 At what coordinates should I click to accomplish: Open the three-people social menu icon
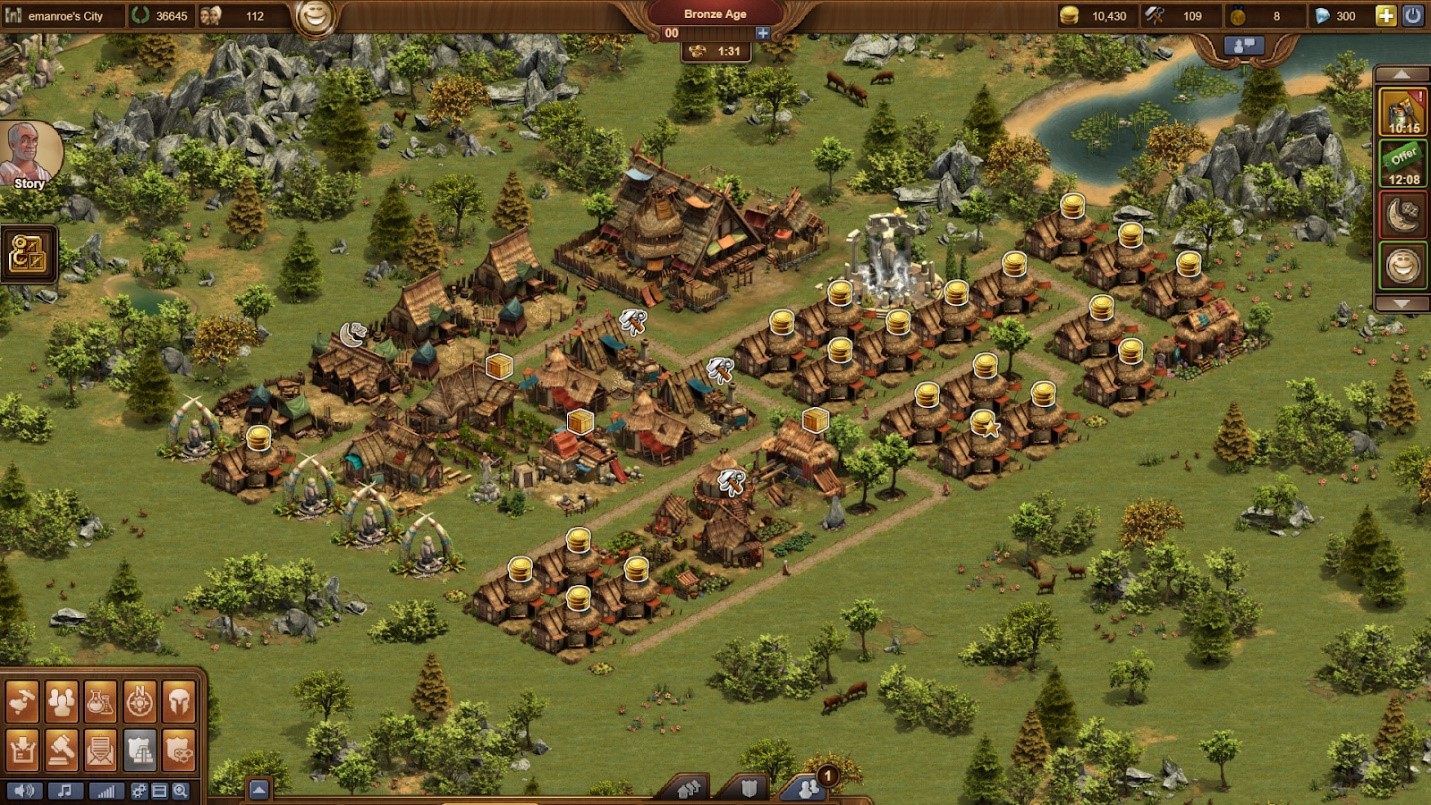click(x=61, y=702)
